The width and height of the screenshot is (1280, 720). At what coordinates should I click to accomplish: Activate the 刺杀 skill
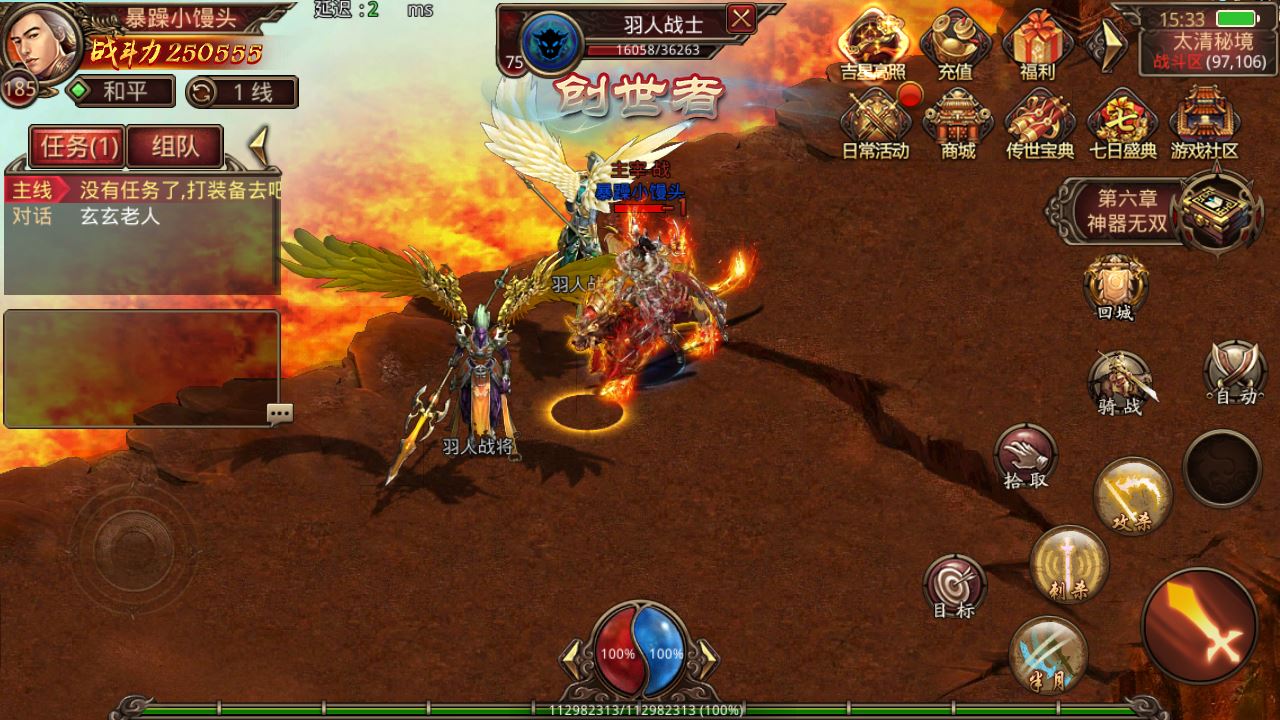[x=1069, y=562]
